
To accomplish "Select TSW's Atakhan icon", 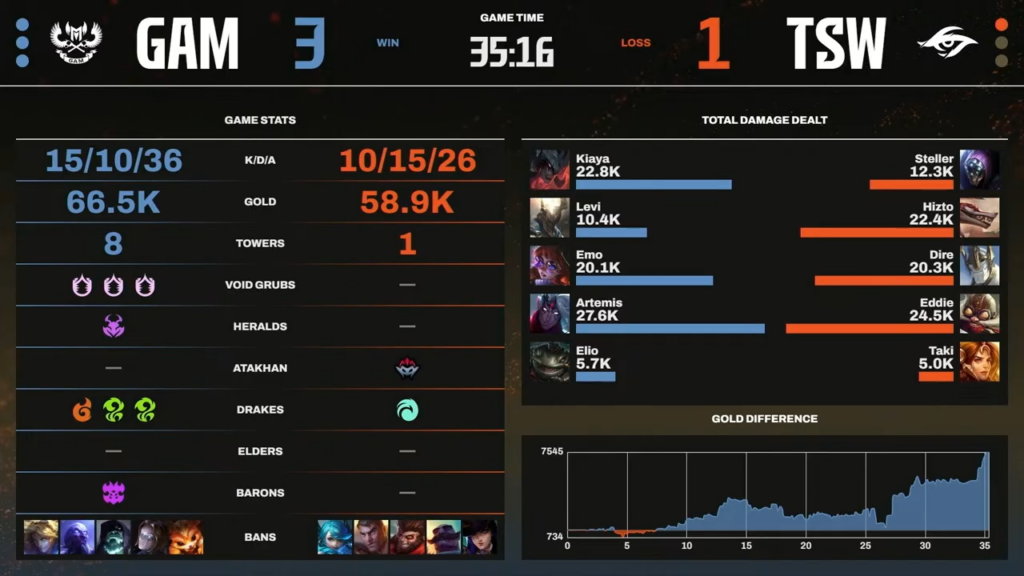I will click(407, 368).
